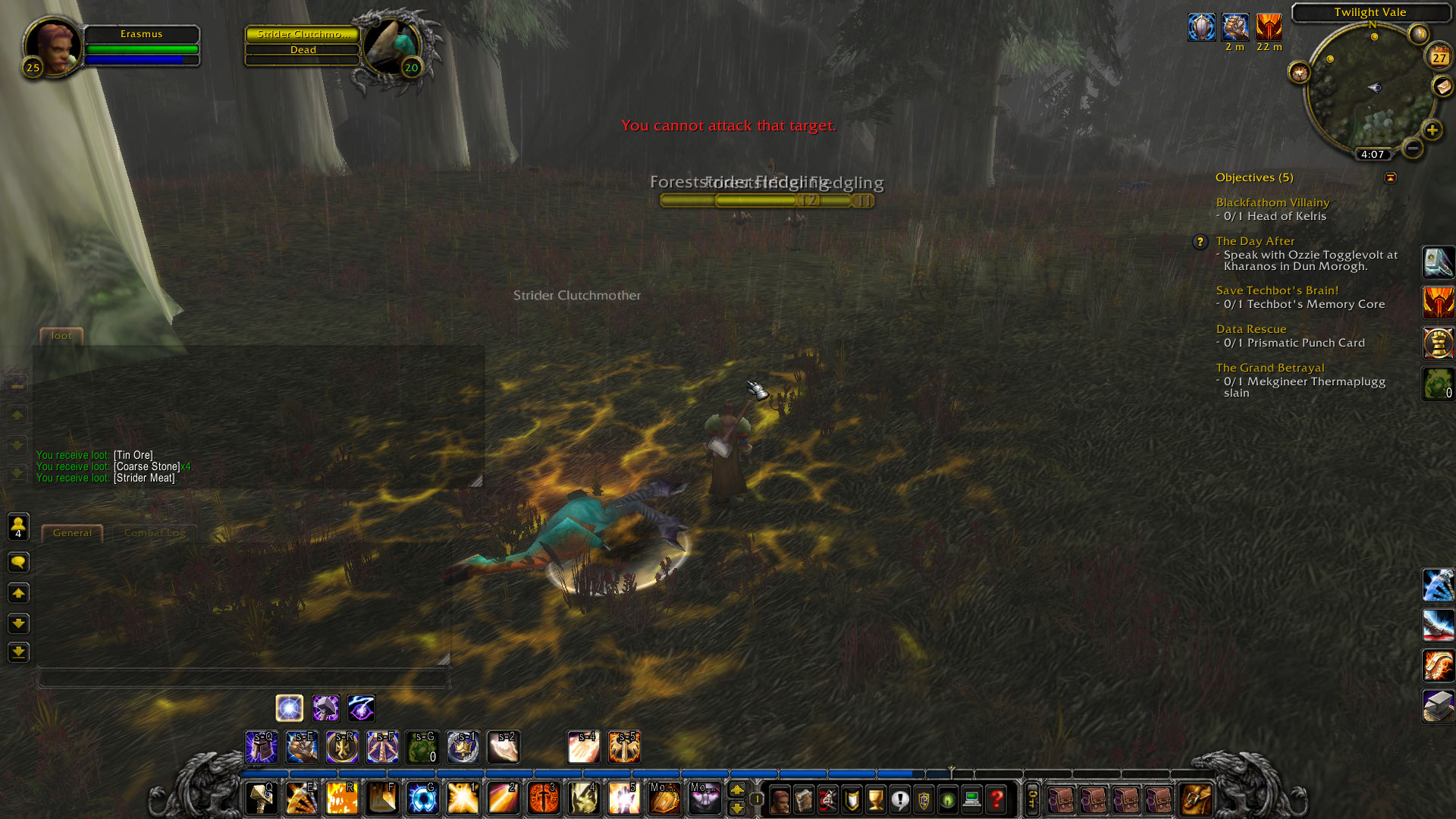
Task: Expand quest help for The Day After
Action: 1200,242
